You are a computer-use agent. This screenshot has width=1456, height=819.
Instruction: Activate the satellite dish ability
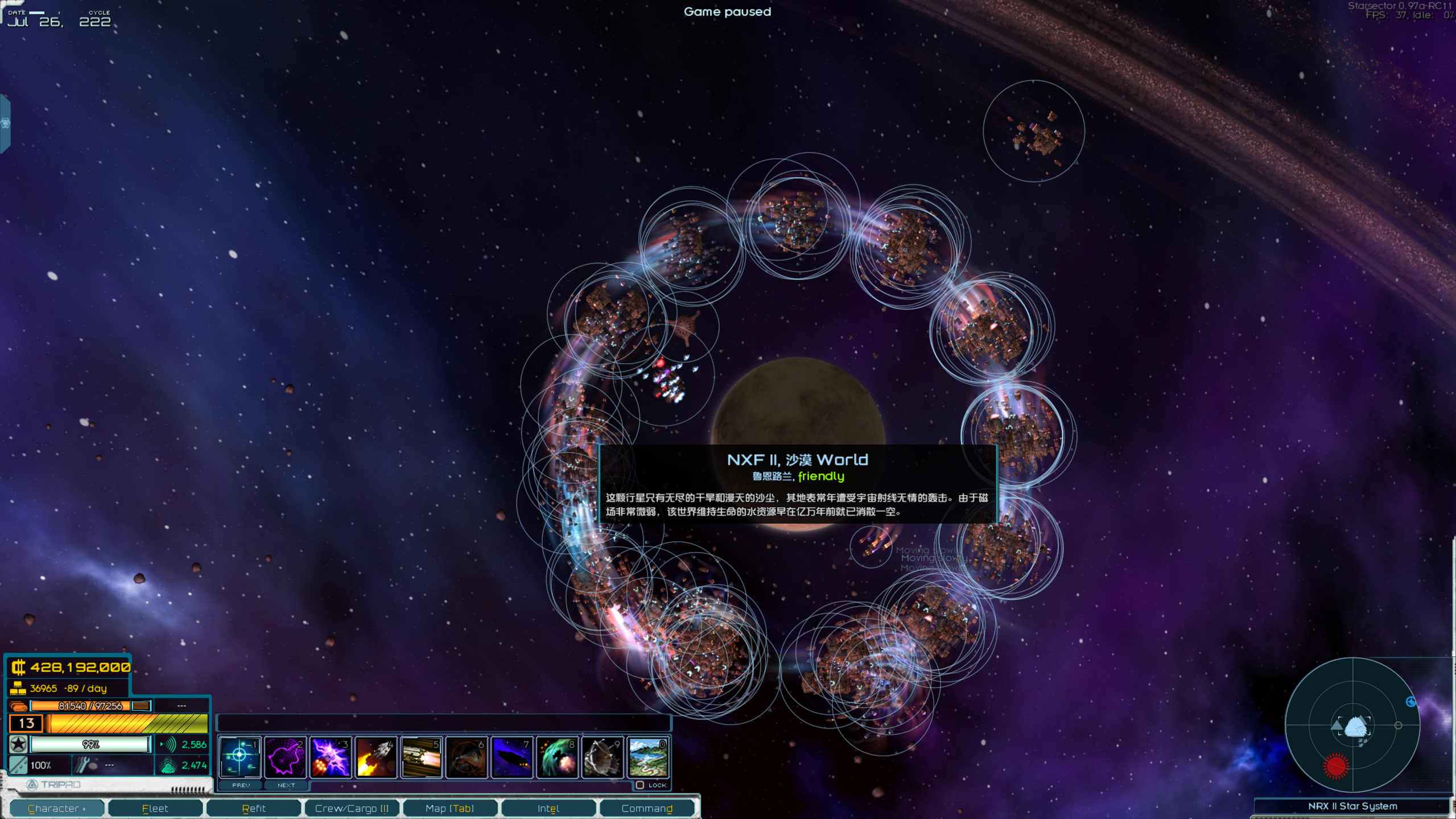pos(603,757)
